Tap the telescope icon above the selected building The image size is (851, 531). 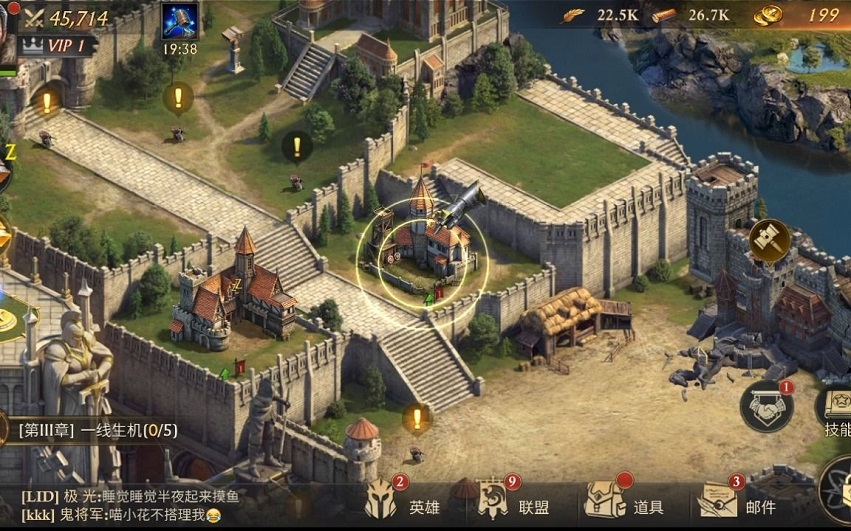tap(460, 207)
